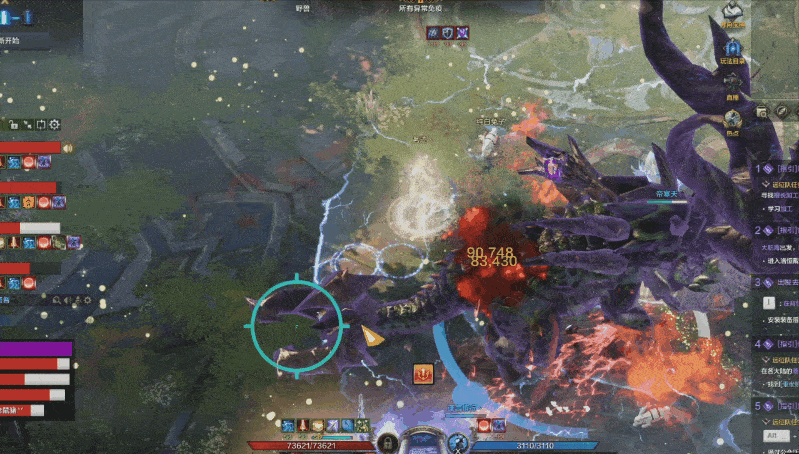
Task: Open the party frame gear settings
Action: point(55,125)
